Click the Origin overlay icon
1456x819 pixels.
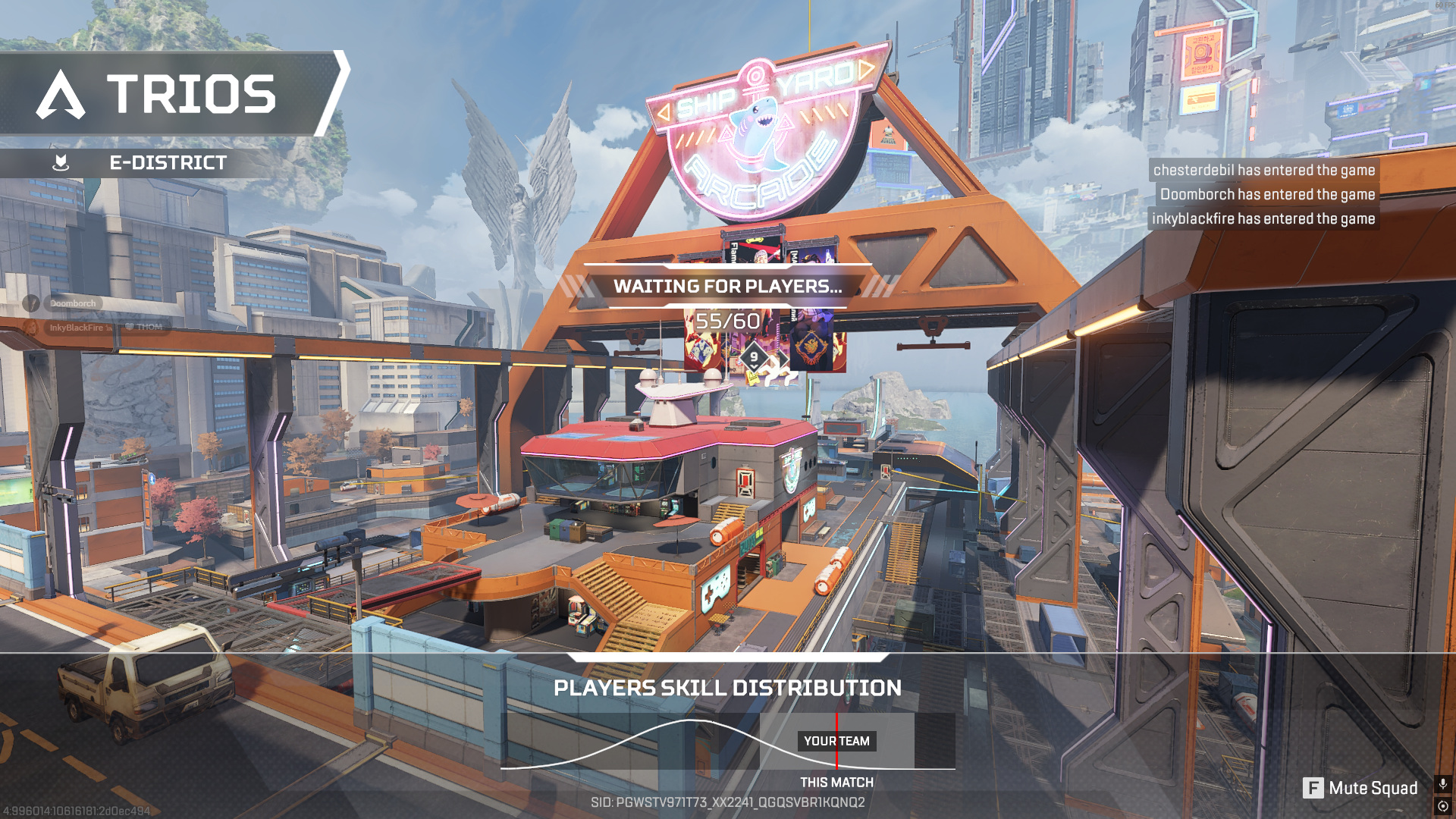1442,806
